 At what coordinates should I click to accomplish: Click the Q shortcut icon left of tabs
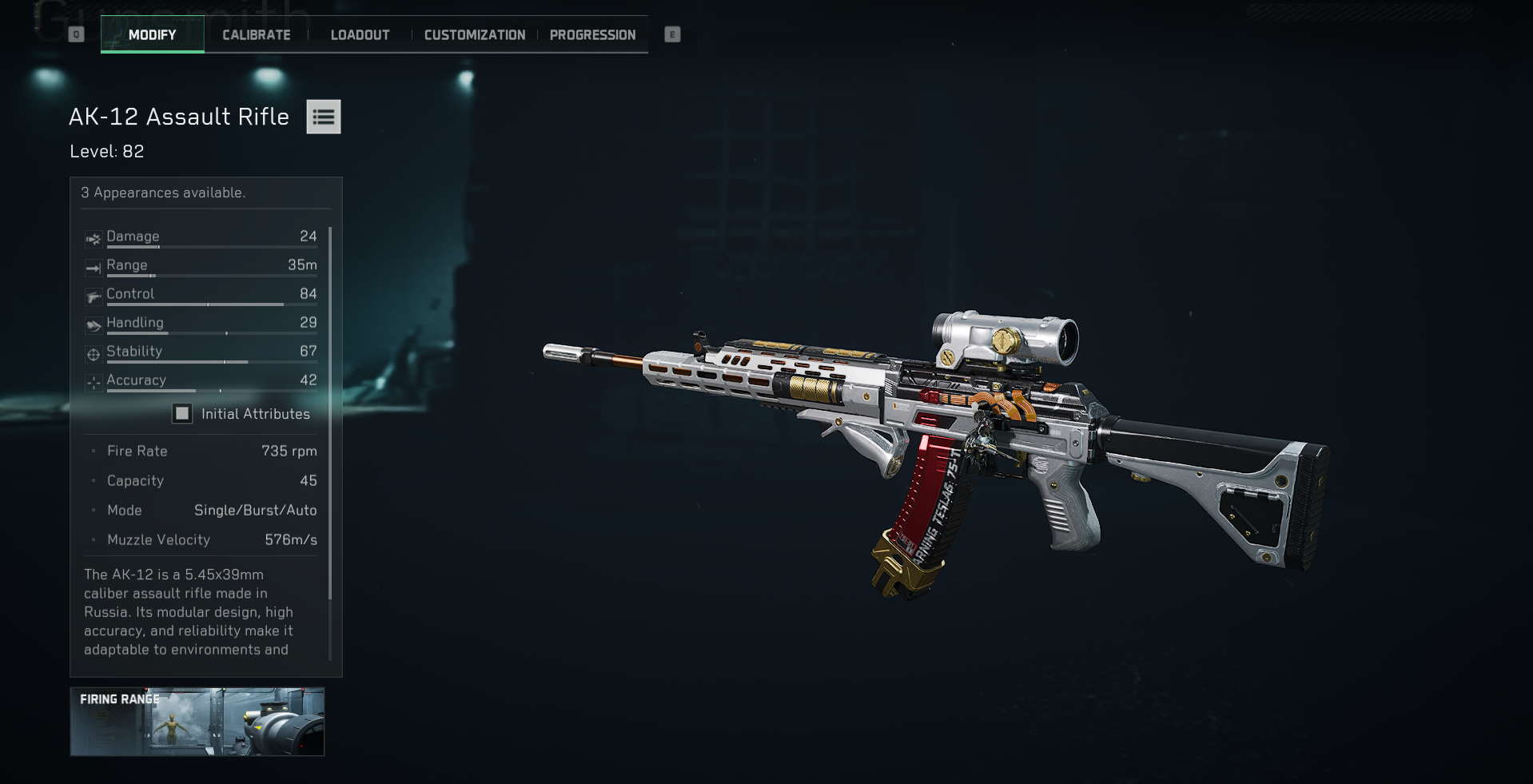click(x=77, y=34)
